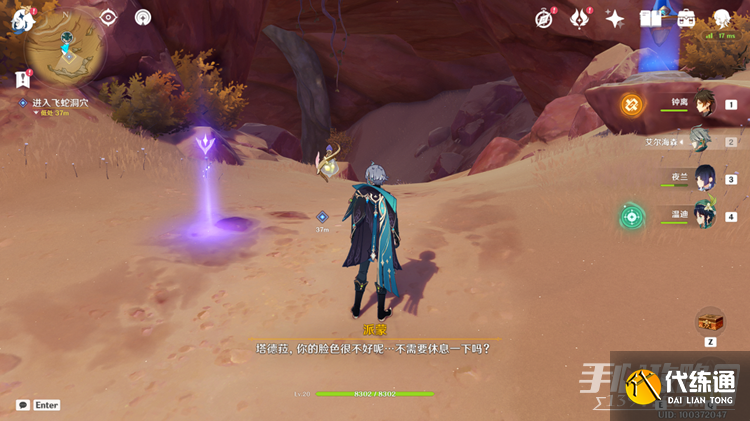
Task: Select party member 艾尔海森
Action: click(x=704, y=141)
